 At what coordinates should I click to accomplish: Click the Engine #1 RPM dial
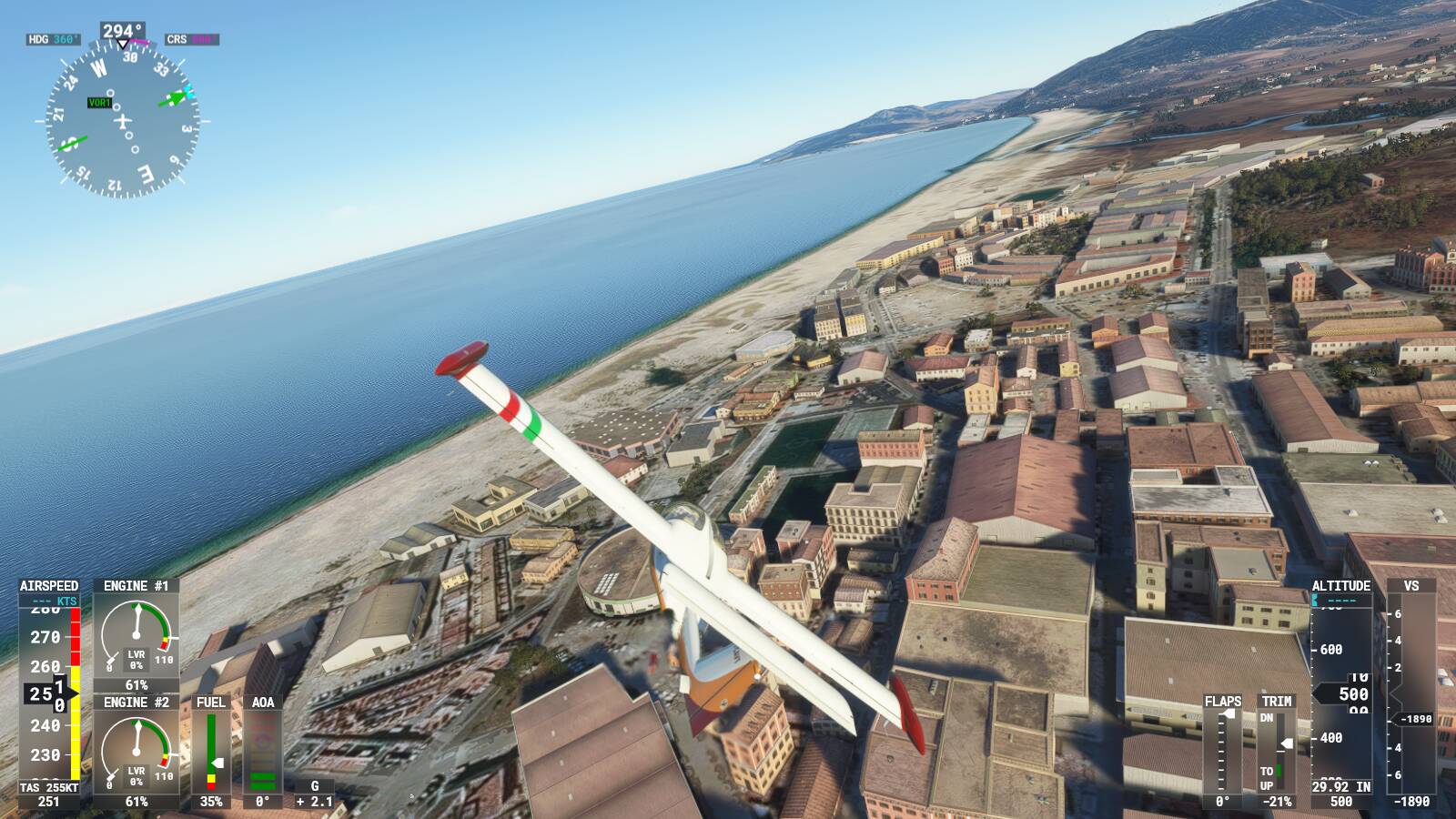coord(136,637)
